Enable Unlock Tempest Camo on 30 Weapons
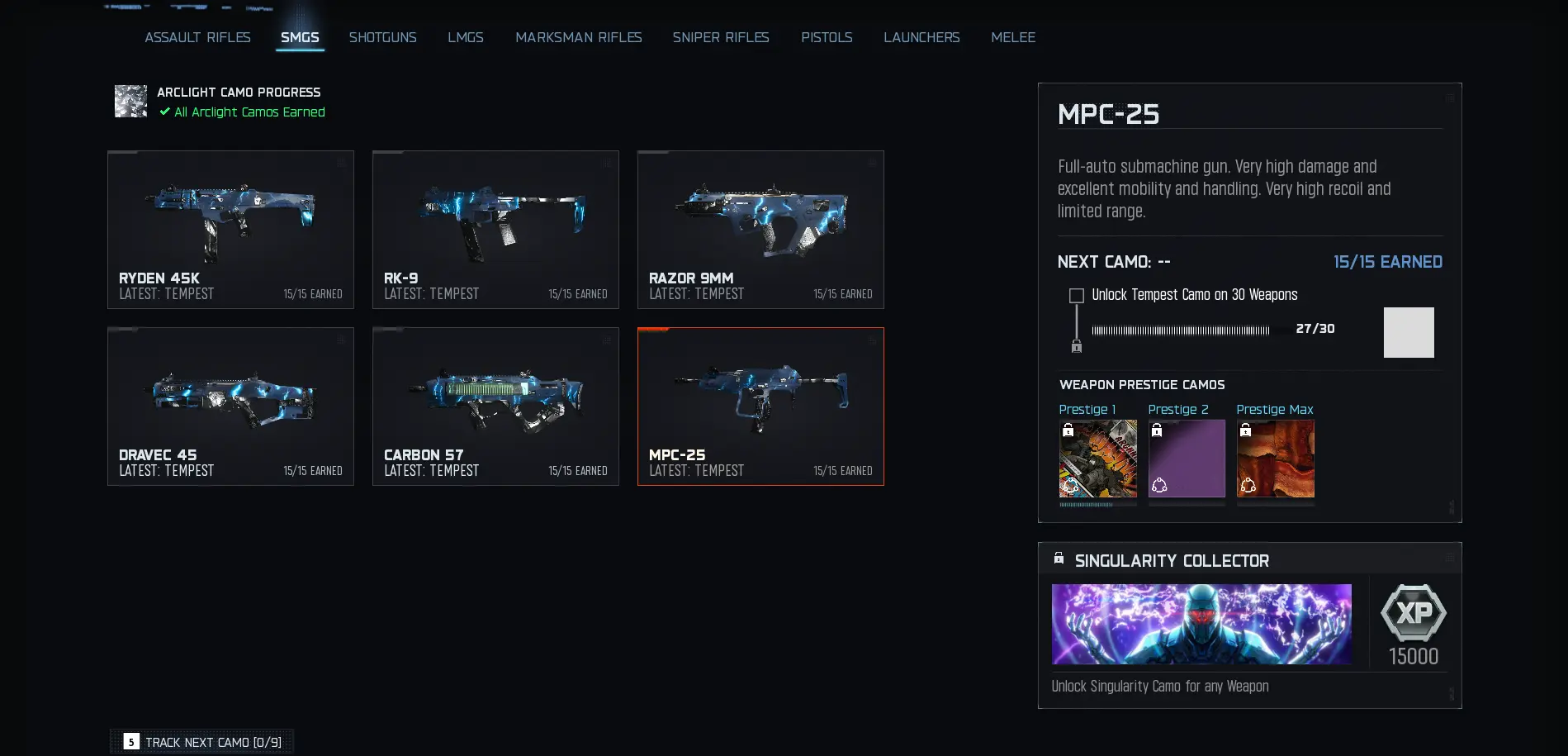 [x=1076, y=294]
